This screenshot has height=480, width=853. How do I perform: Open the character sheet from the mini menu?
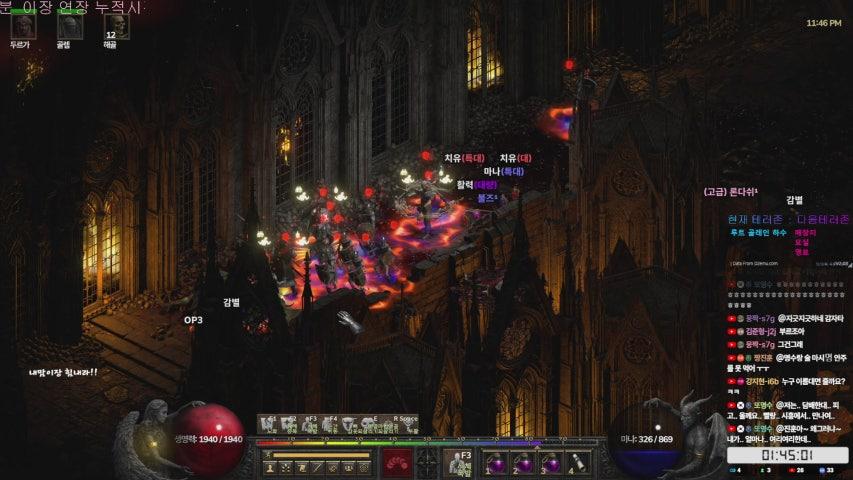click(x=271, y=467)
